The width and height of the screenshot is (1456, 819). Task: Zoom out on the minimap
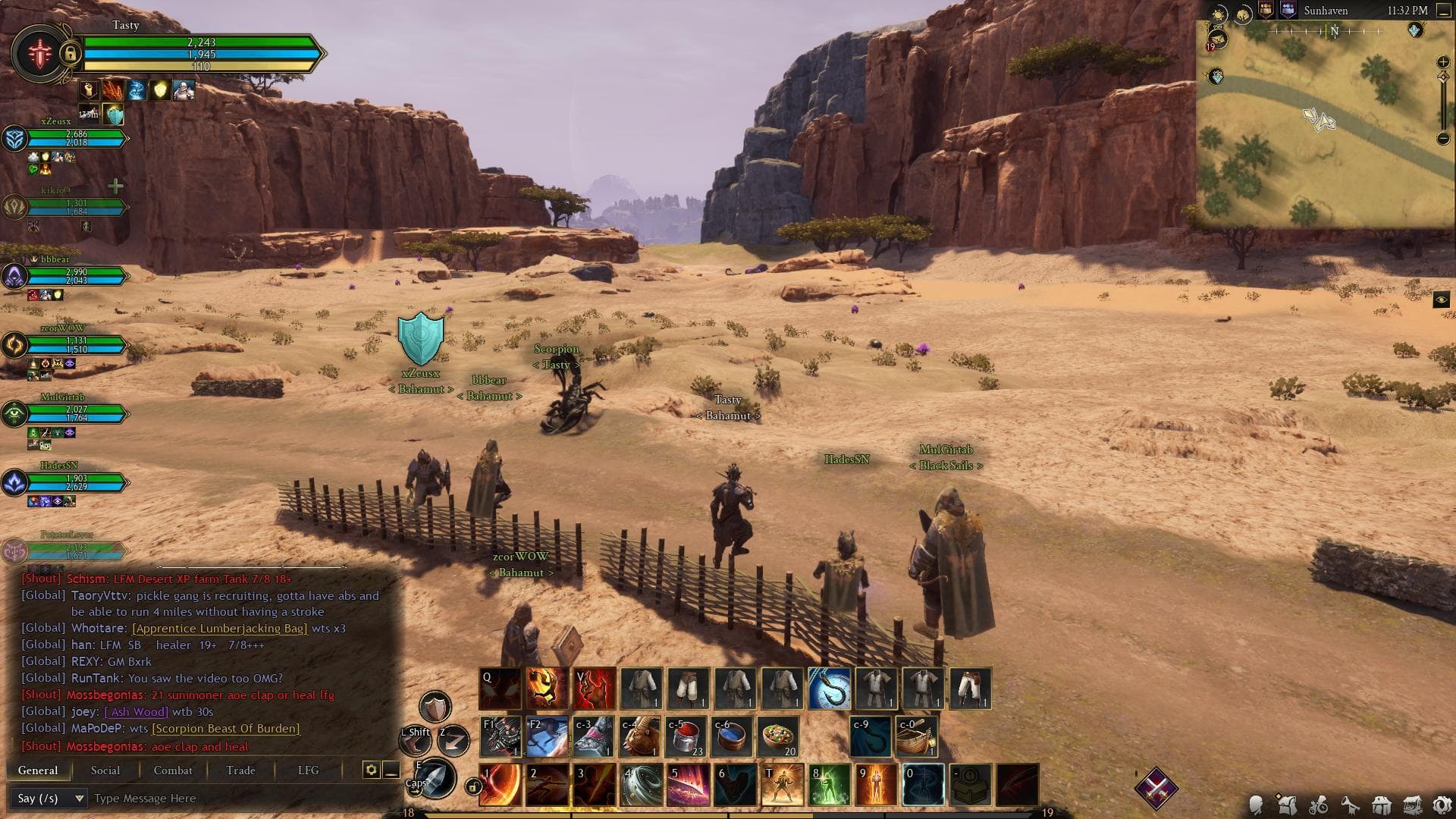tap(1443, 138)
